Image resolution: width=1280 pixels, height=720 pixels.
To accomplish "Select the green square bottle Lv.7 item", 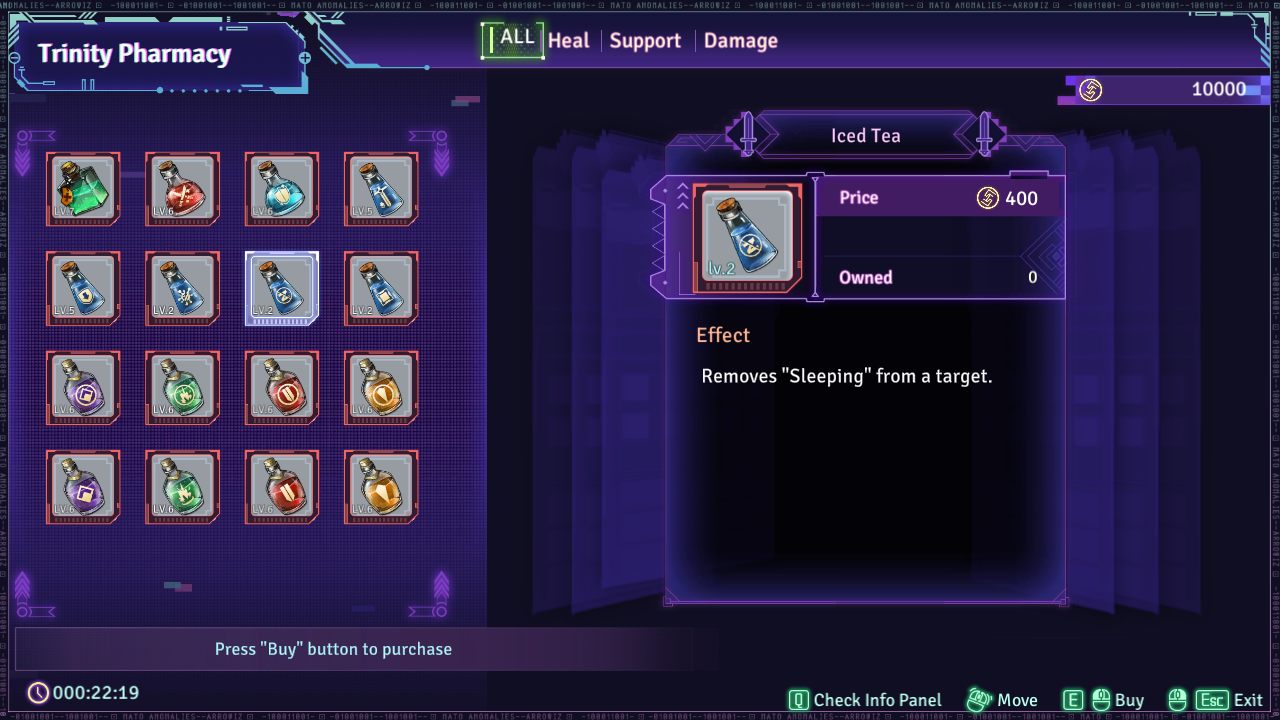I will coord(83,189).
